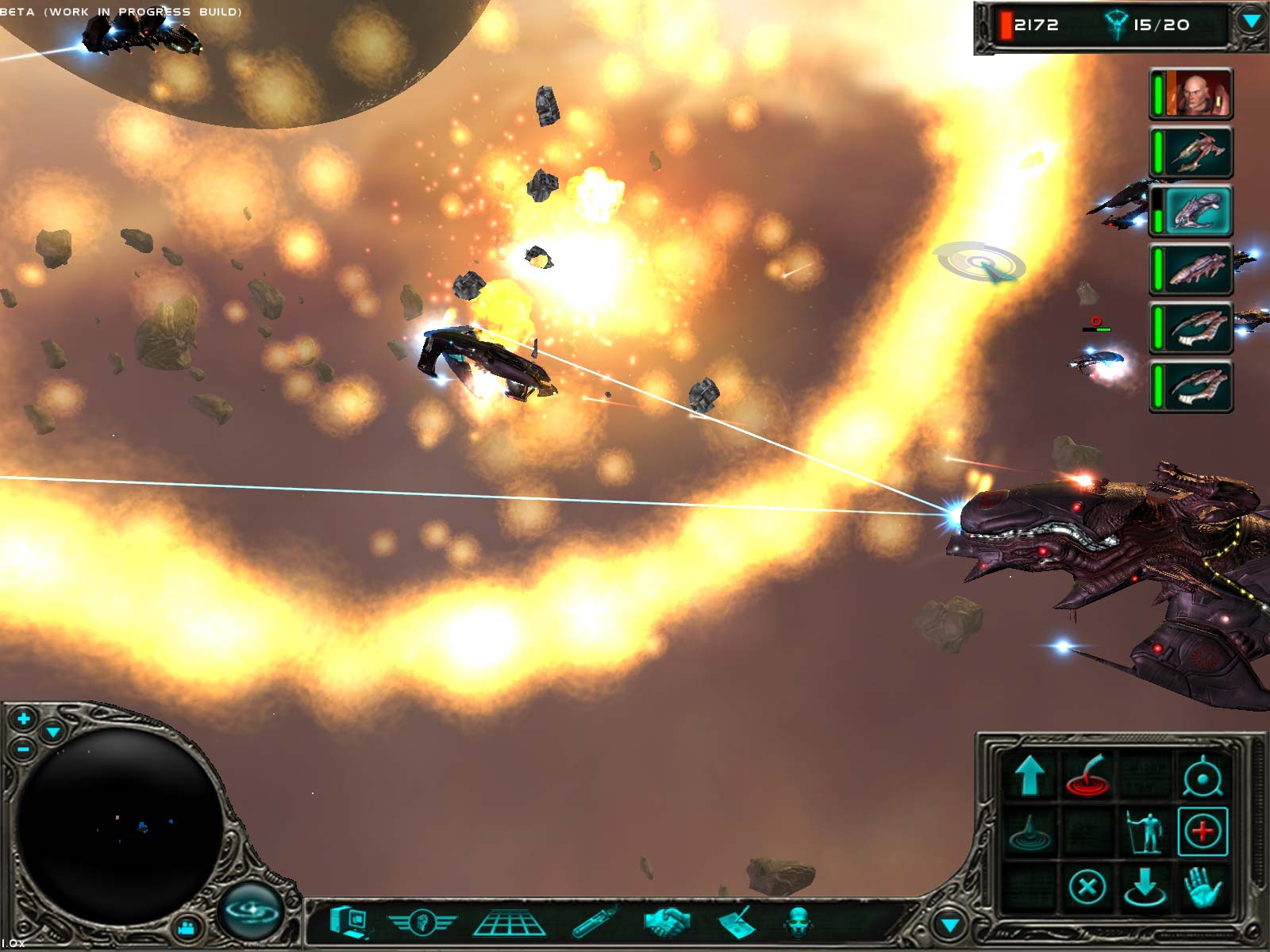The height and width of the screenshot is (952, 1270).
Task: Zoom out the minimap with minus button
Action: [23, 748]
